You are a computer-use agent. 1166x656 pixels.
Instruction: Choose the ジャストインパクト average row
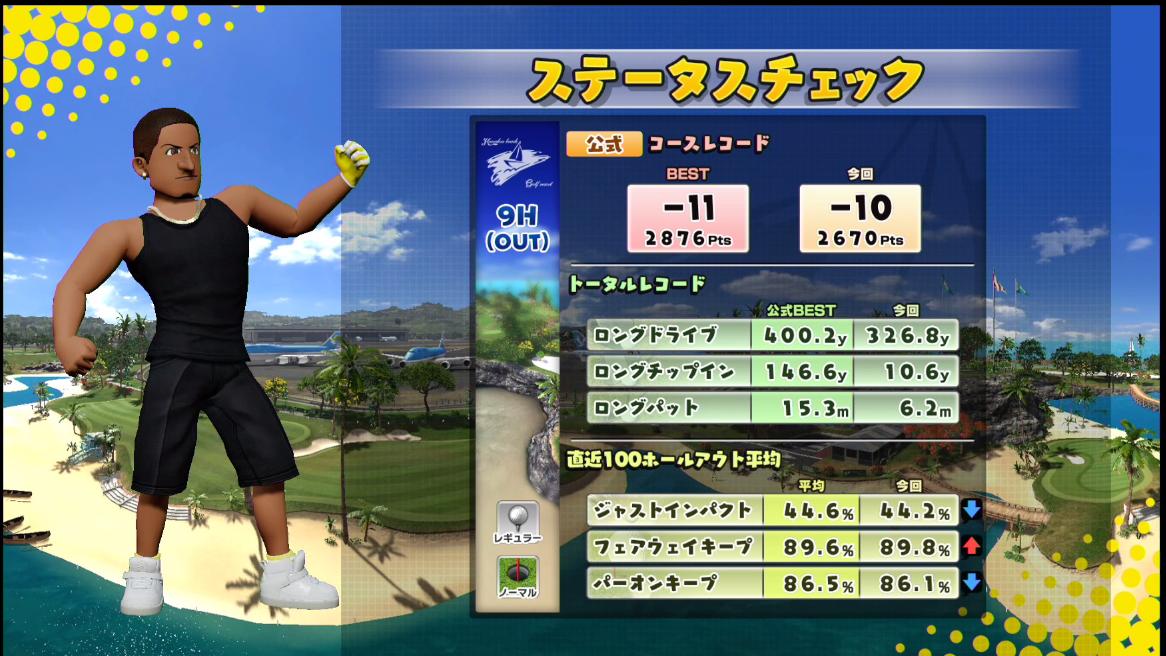(772, 510)
